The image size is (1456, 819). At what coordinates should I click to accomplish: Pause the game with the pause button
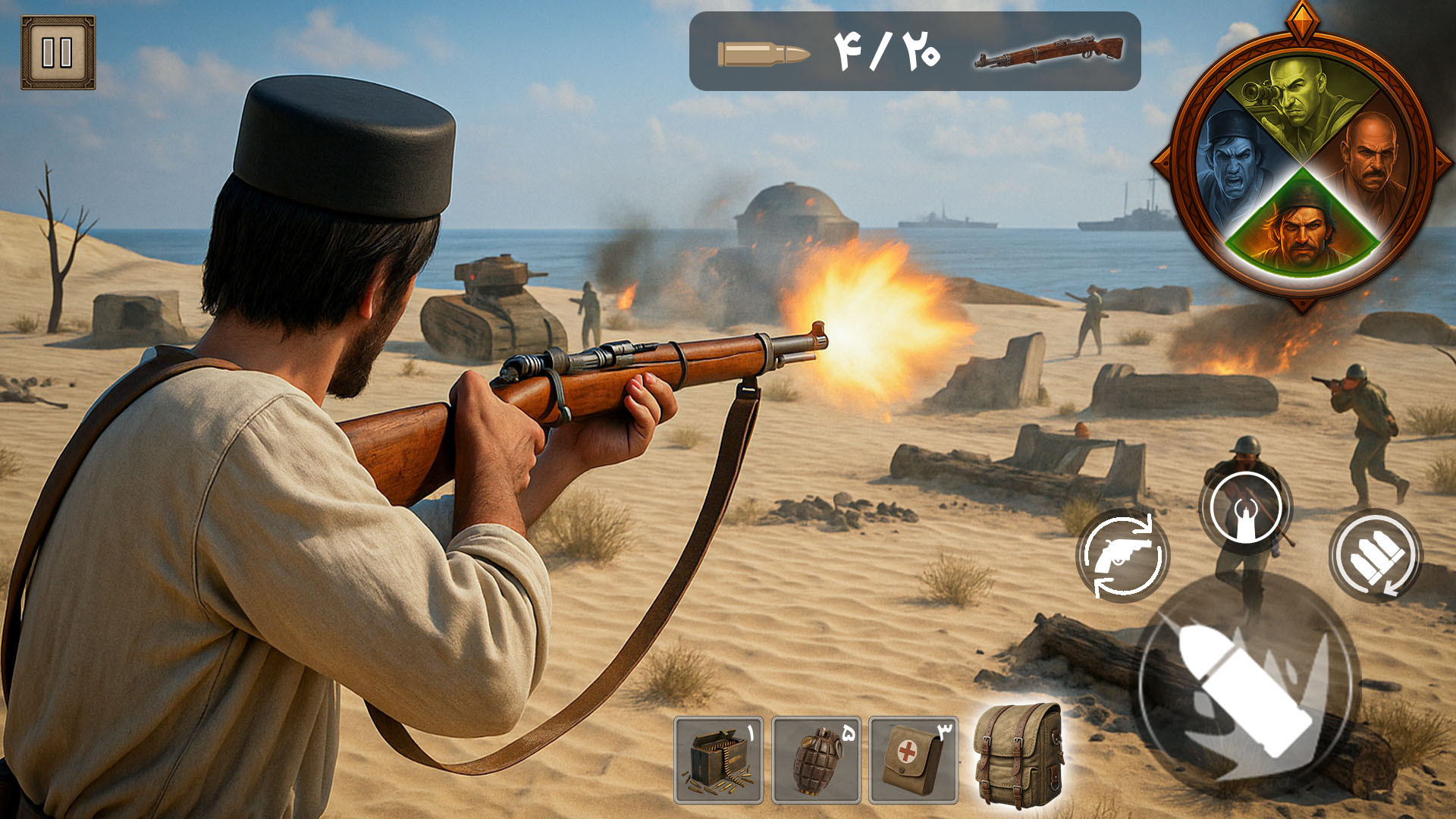[58, 52]
